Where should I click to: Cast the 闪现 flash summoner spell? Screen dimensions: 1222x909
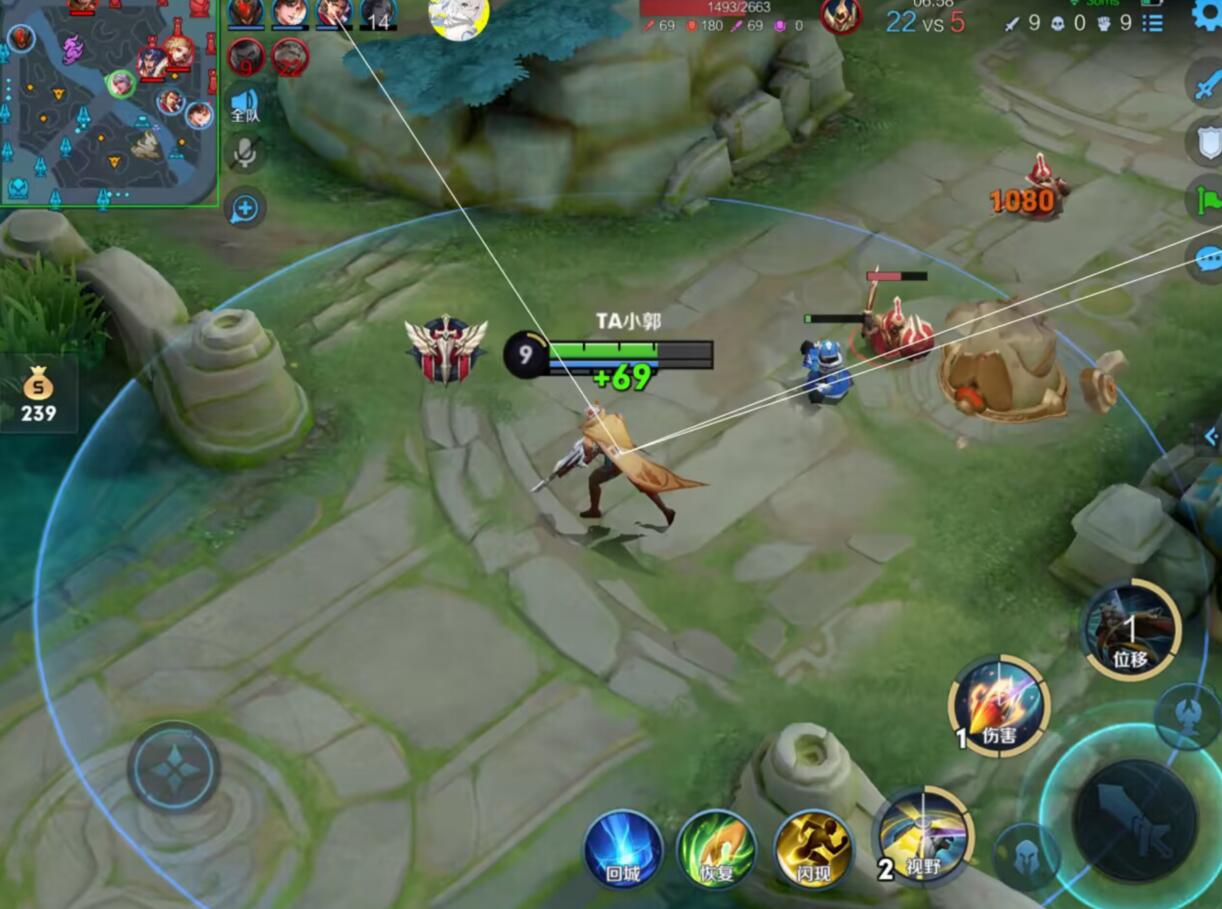pyautogui.click(x=813, y=849)
